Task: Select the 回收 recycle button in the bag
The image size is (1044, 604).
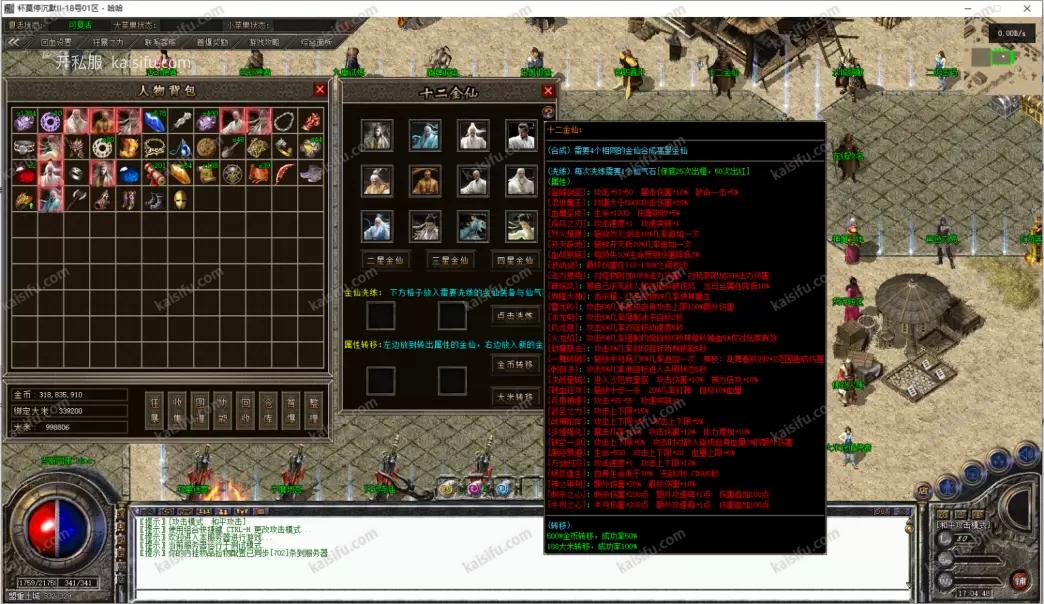Action: (x=245, y=412)
